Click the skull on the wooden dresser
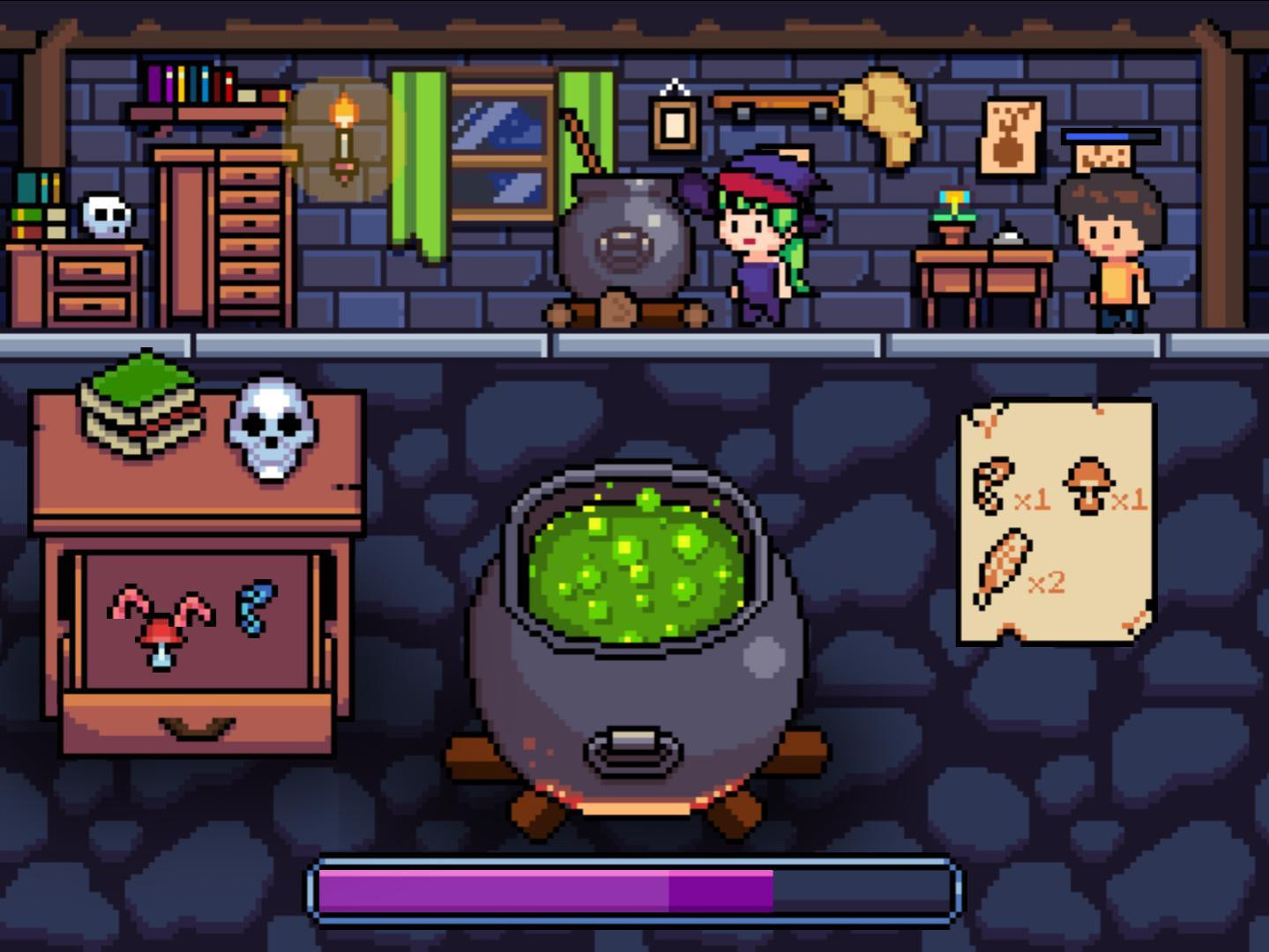This screenshot has width=1269, height=952. tap(271, 430)
